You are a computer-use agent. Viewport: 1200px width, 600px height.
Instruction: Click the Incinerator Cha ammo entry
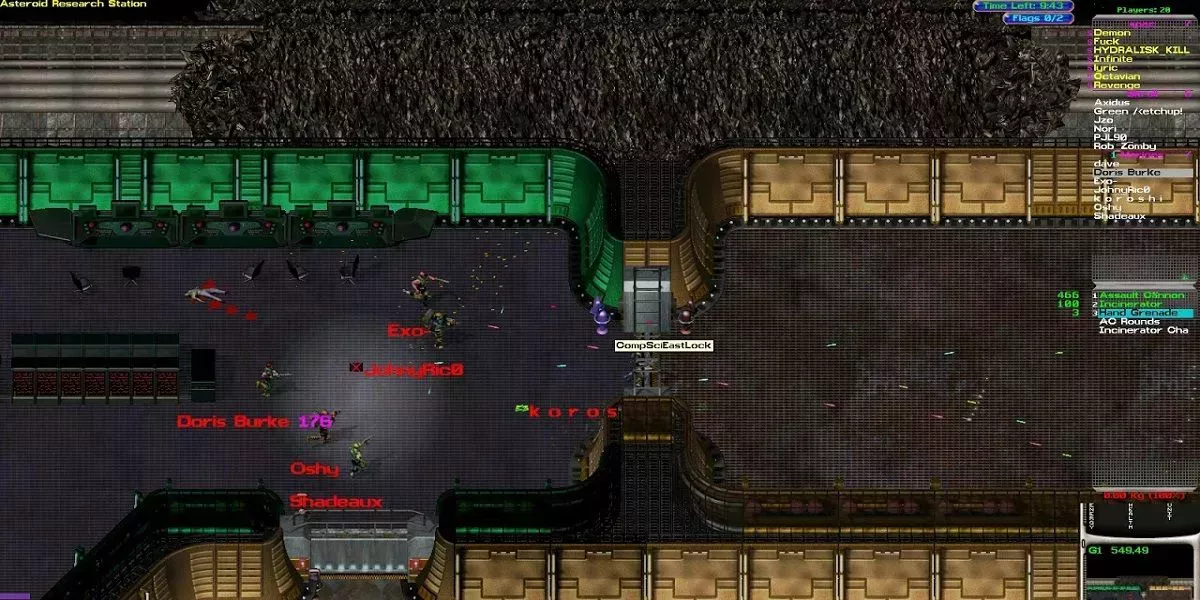1143,330
